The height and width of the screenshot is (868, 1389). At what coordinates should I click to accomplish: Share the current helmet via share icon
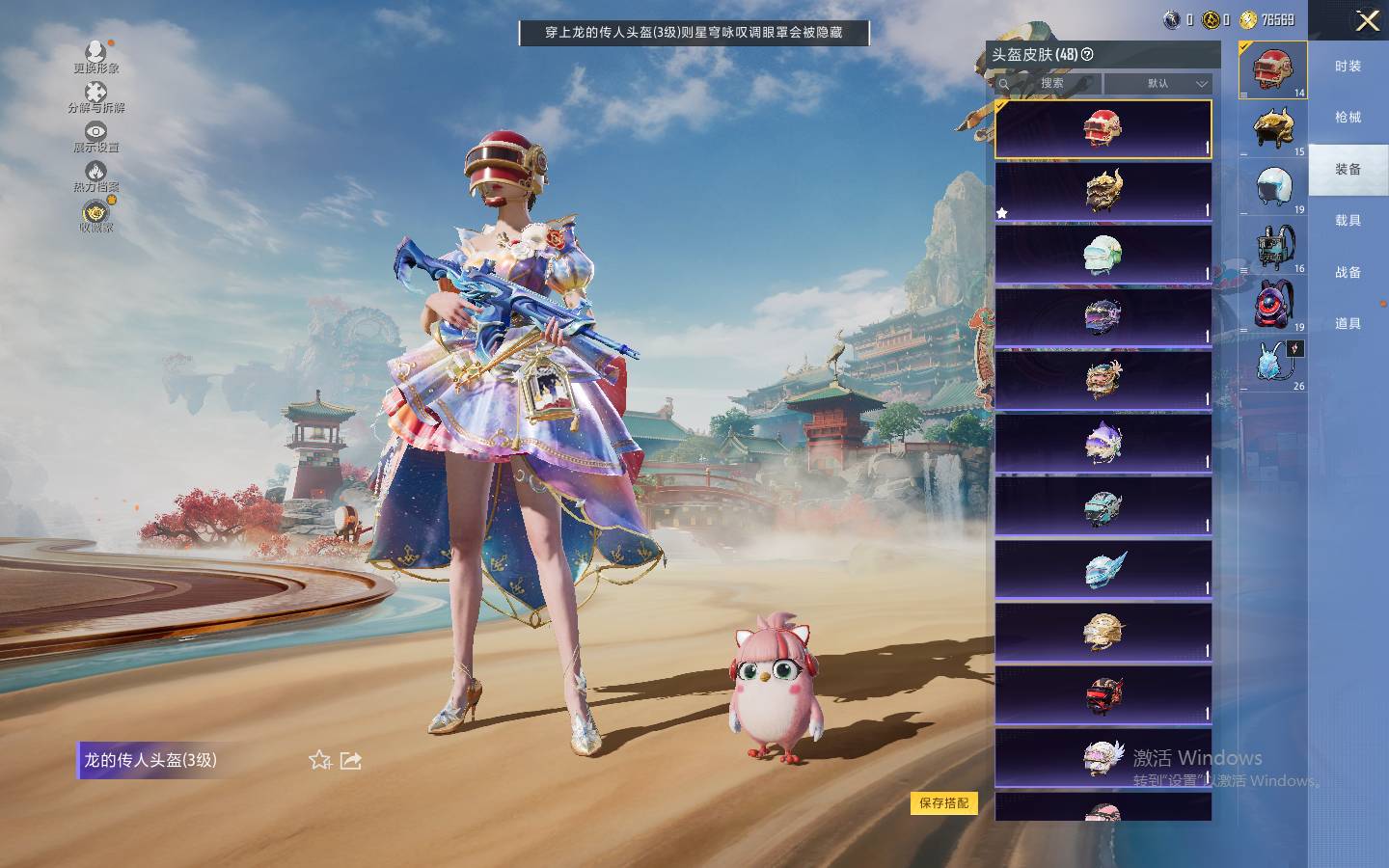click(x=351, y=761)
